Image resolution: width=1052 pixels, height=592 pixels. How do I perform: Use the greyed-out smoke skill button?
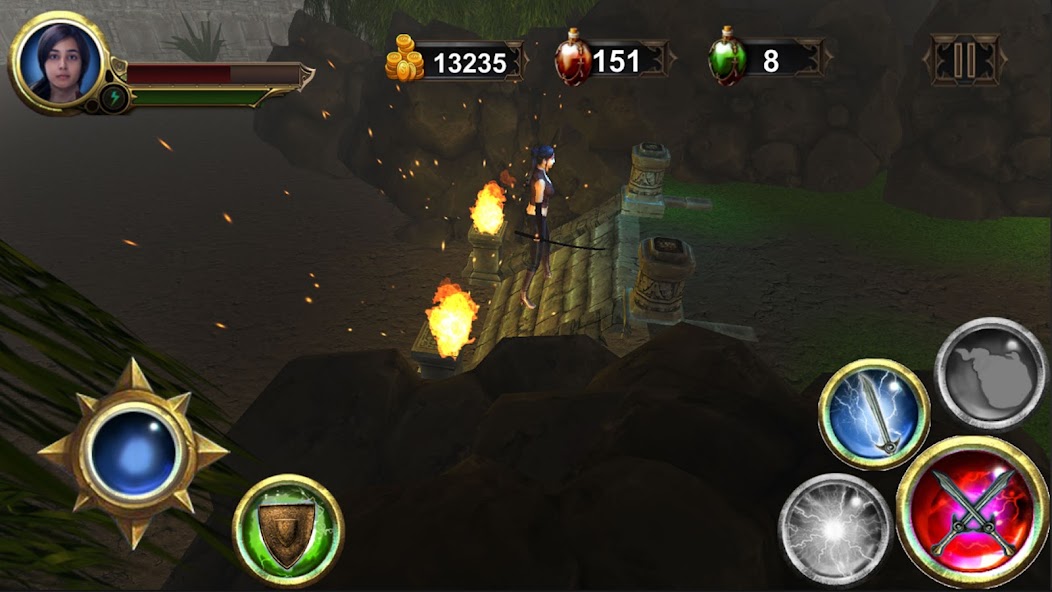coord(990,373)
